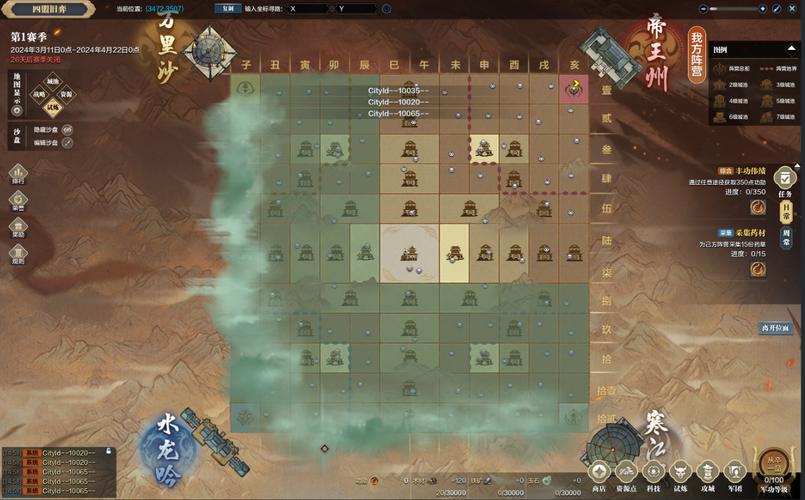Select the 城池 map display filter
The image size is (805, 500).
(53, 82)
